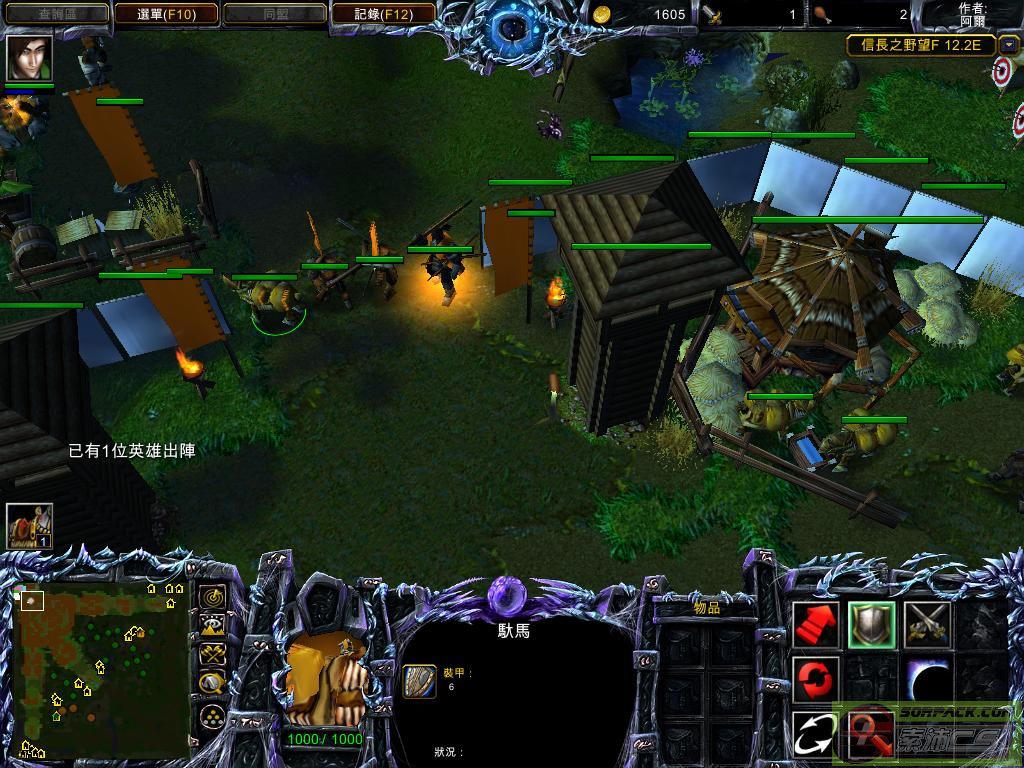Click the formation toggle button
Viewport: 1024px width, 768px height.
[212, 715]
